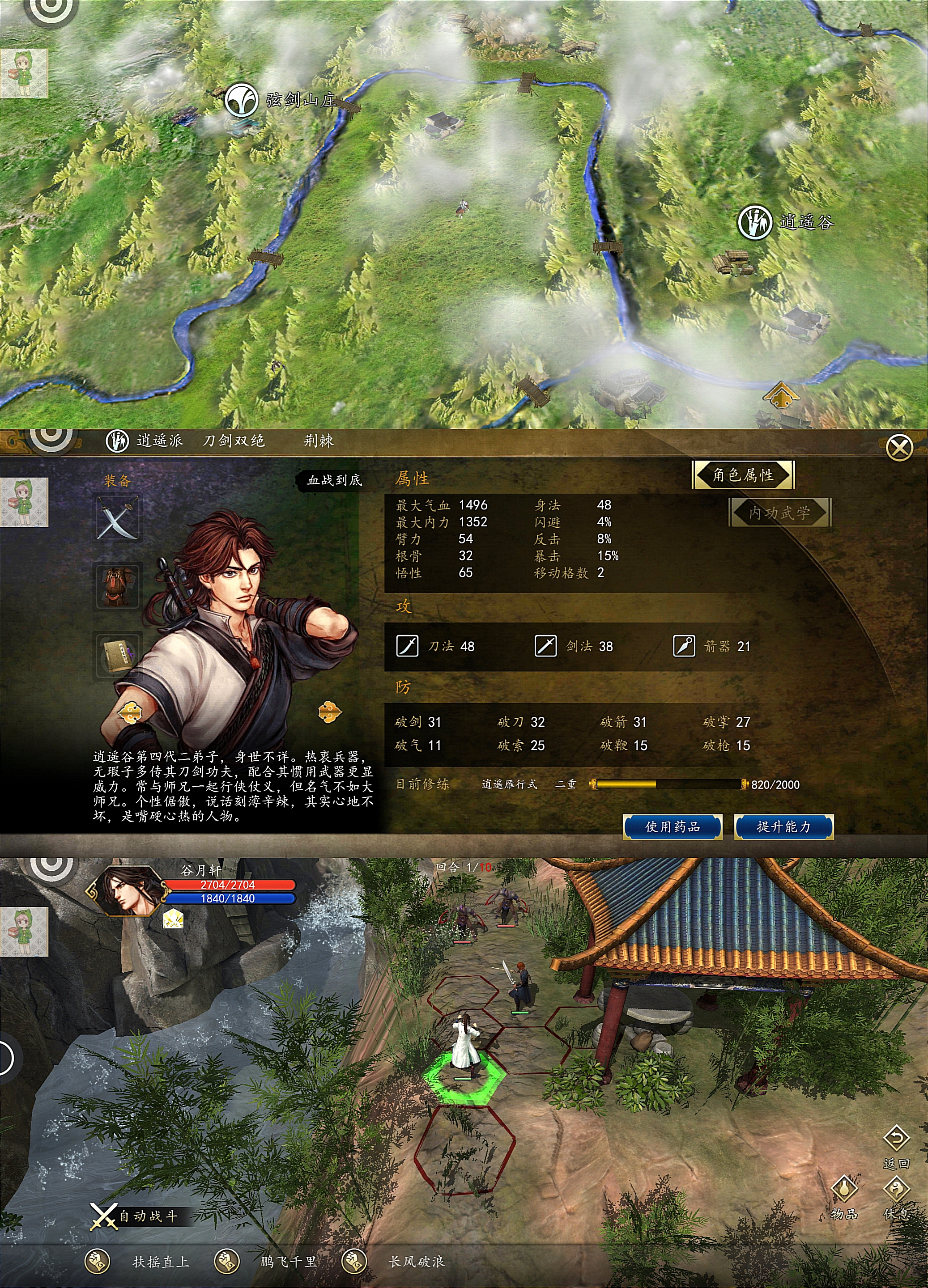Switch to the 角色属性 tab

coord(743,475)
